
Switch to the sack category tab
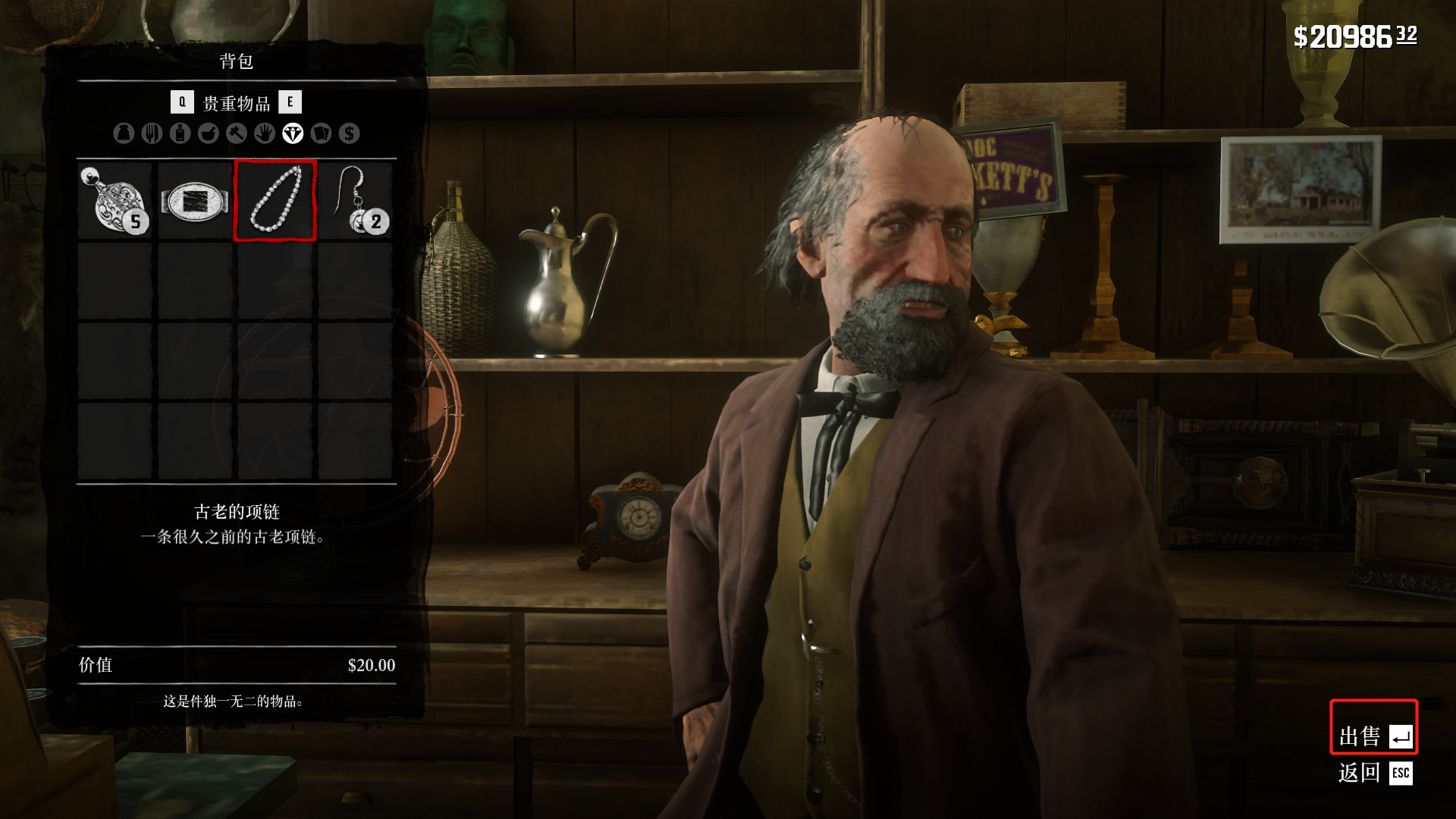click(124, 133)
